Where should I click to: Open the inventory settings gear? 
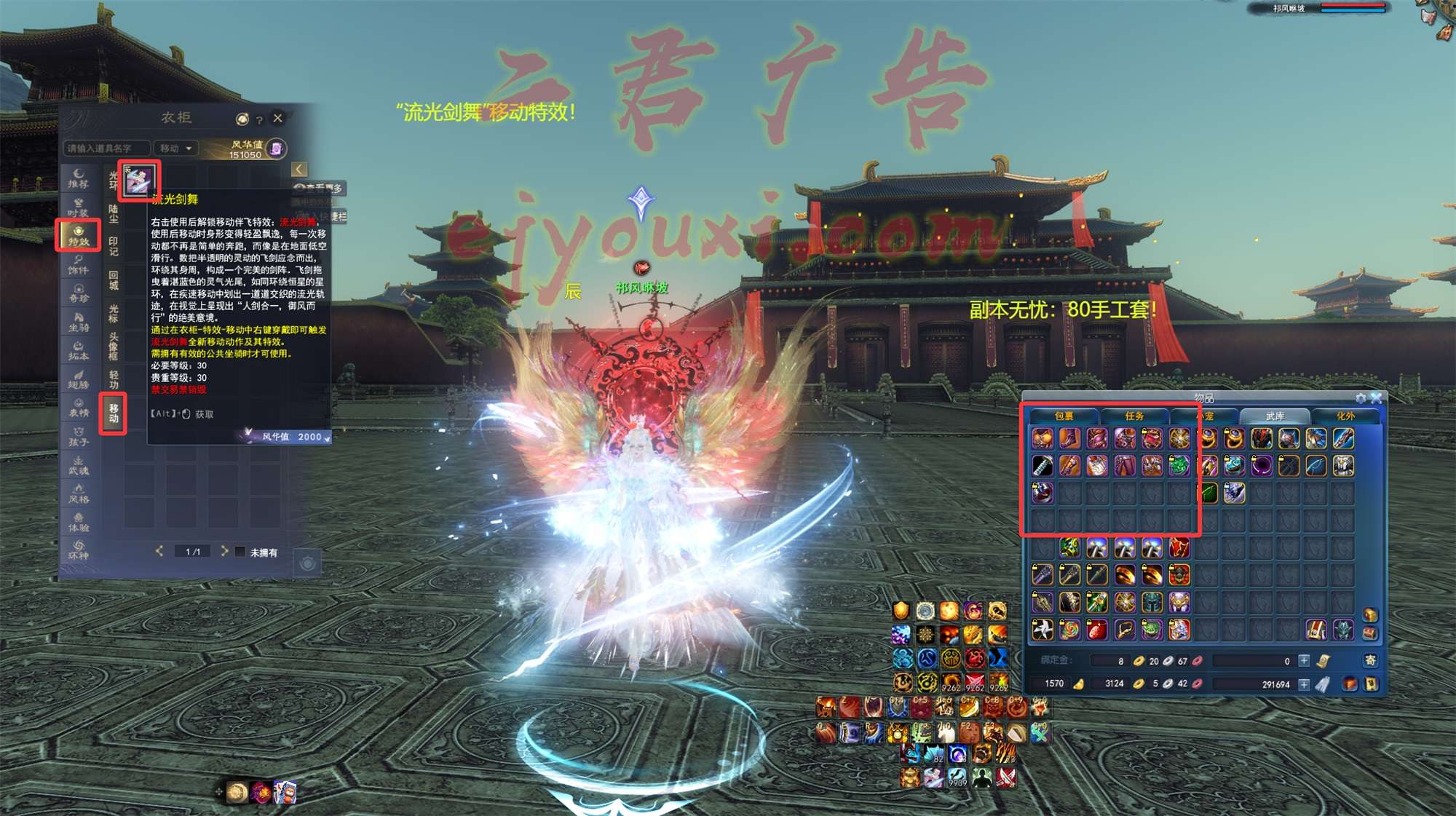[1360, 398]
